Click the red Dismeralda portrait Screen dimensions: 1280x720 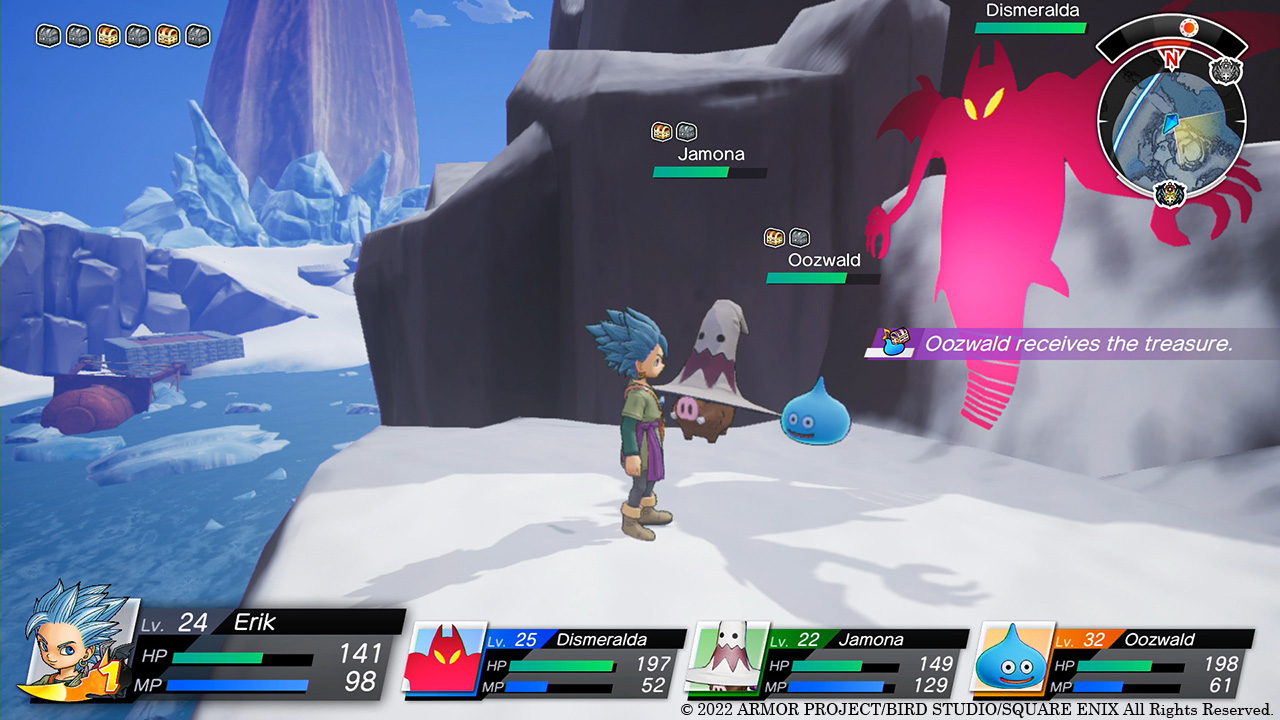click(x=443, y=656)
